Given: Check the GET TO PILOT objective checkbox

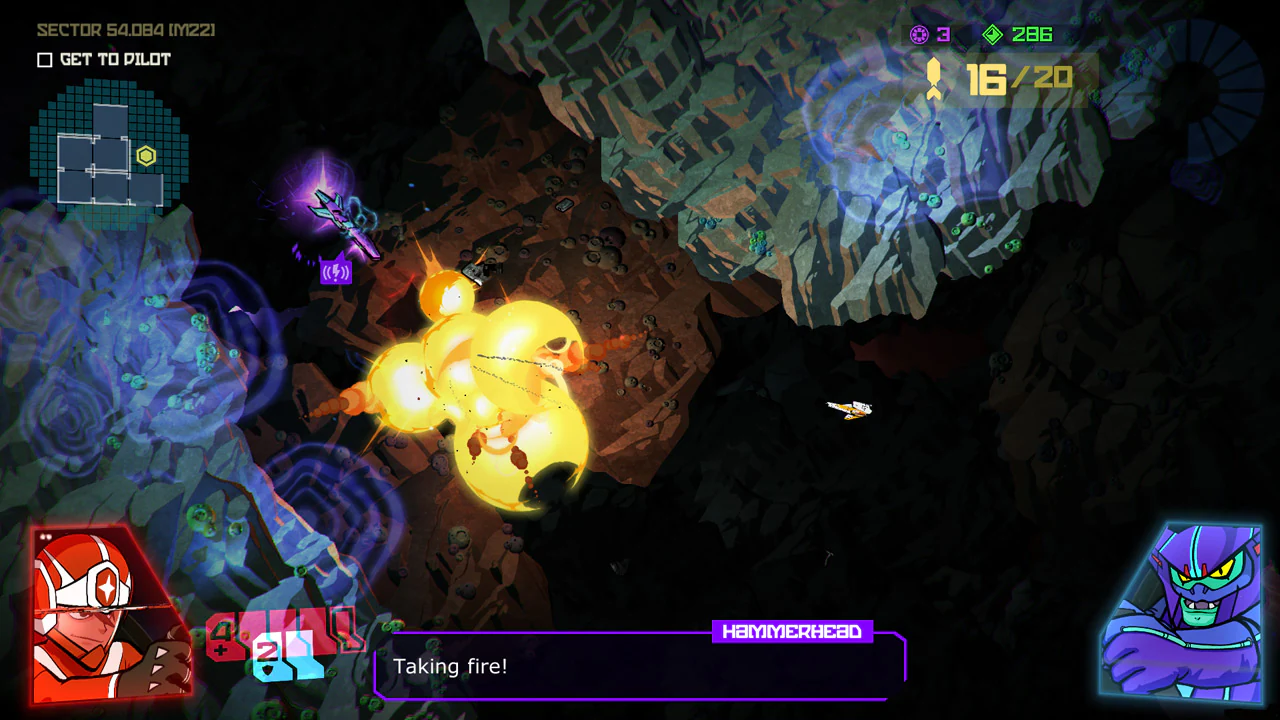Looking at the screenshot, I should (44, 60).
